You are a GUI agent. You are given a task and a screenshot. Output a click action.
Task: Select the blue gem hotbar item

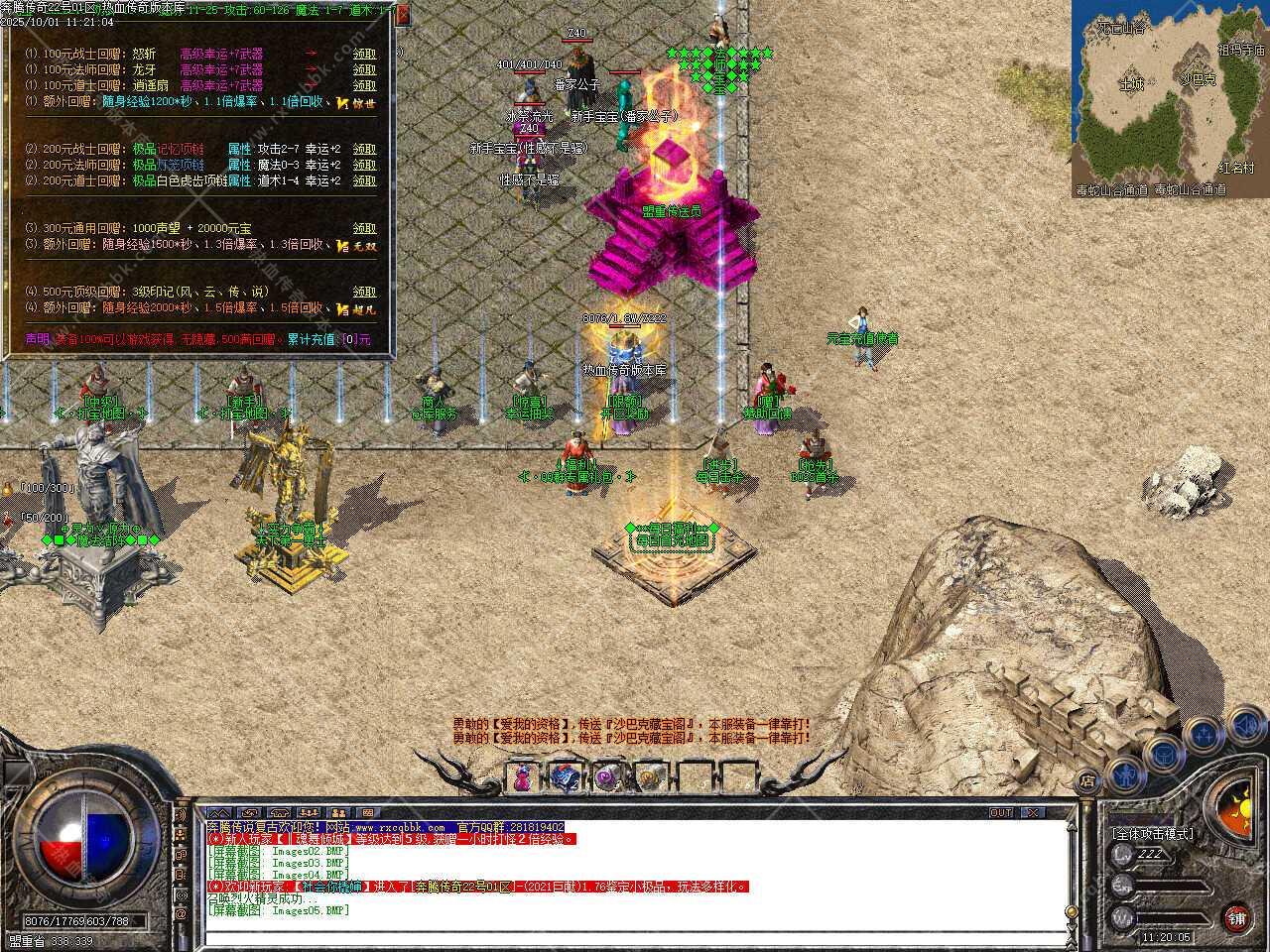(x=566, y=777)
